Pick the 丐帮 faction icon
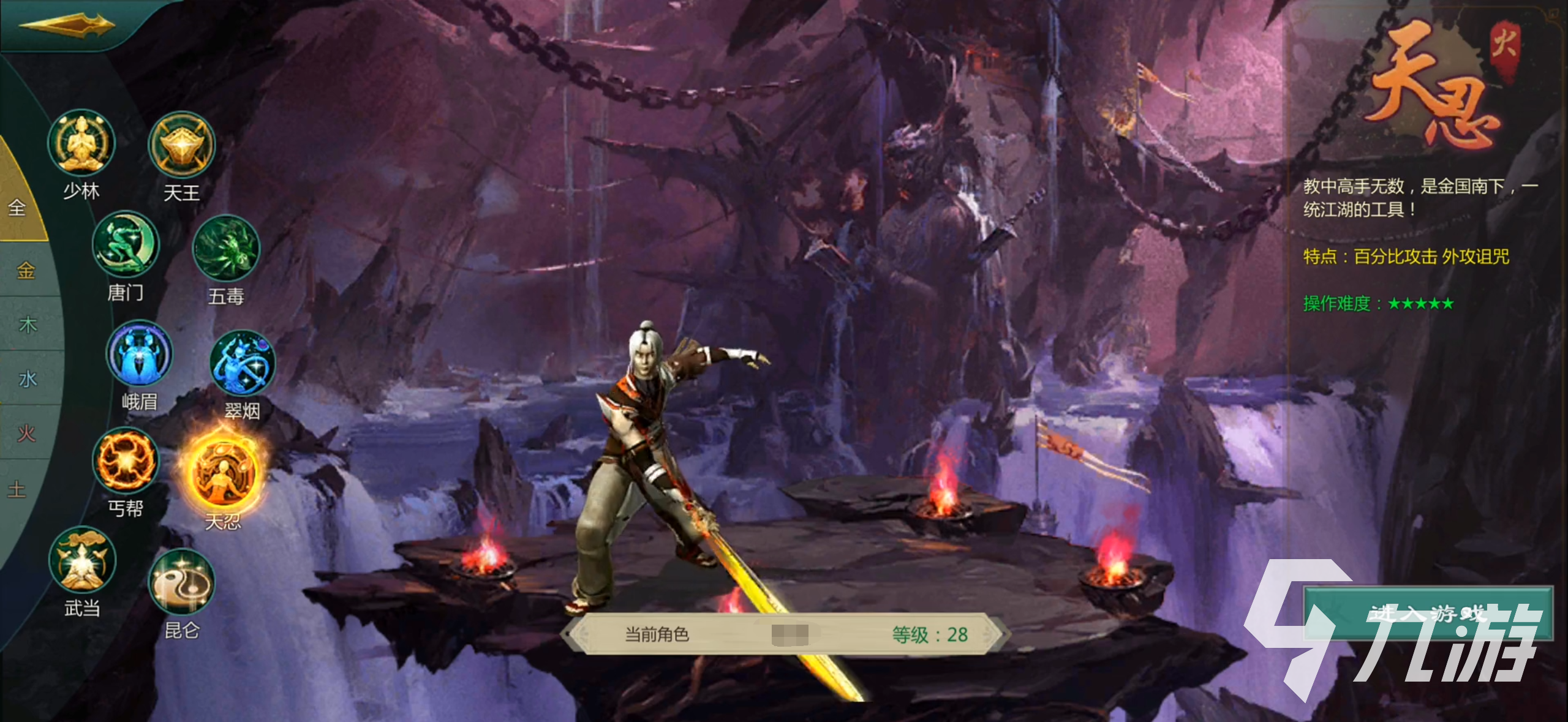 point(126,461)
